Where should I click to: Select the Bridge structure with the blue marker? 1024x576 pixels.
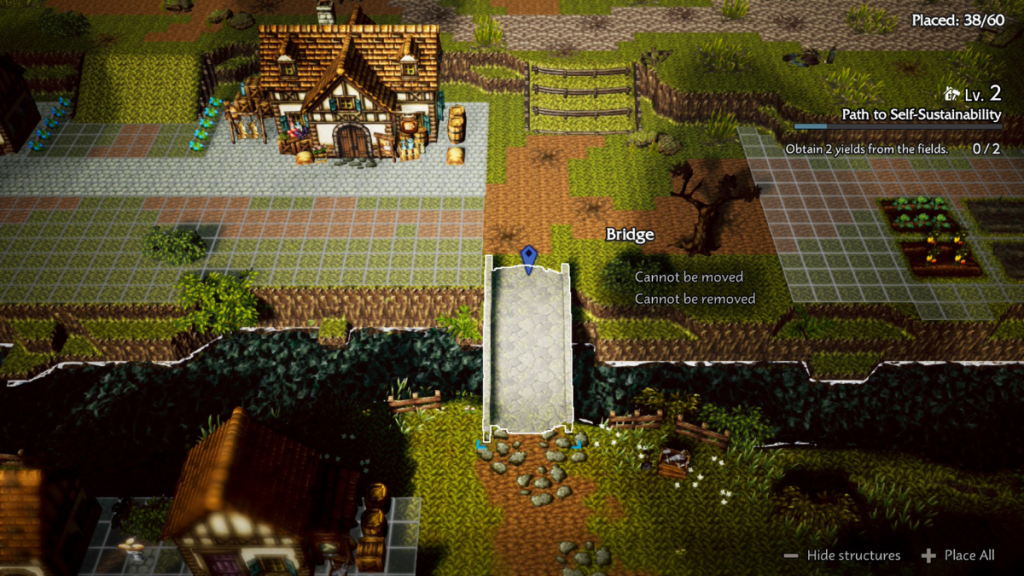(527, 344)
